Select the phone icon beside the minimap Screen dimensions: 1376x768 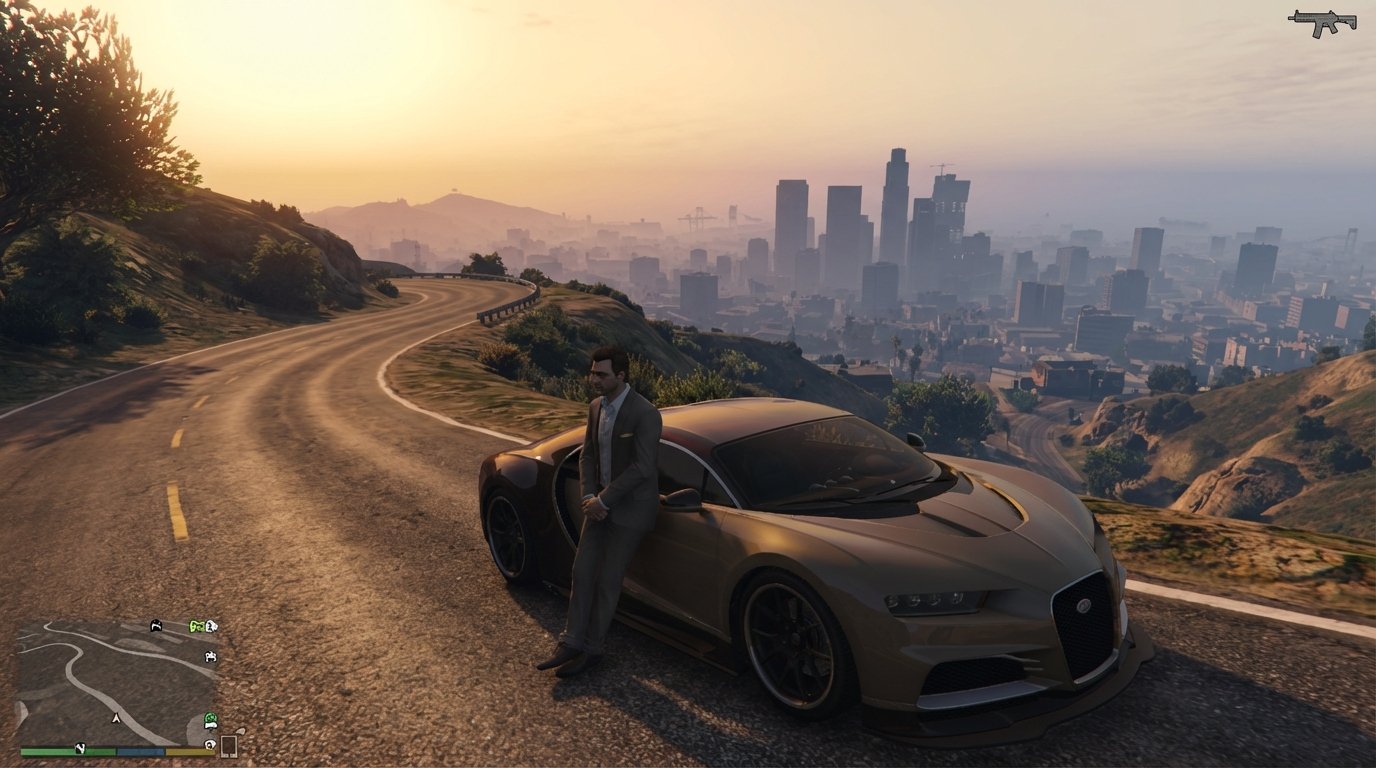pos(230,746)
